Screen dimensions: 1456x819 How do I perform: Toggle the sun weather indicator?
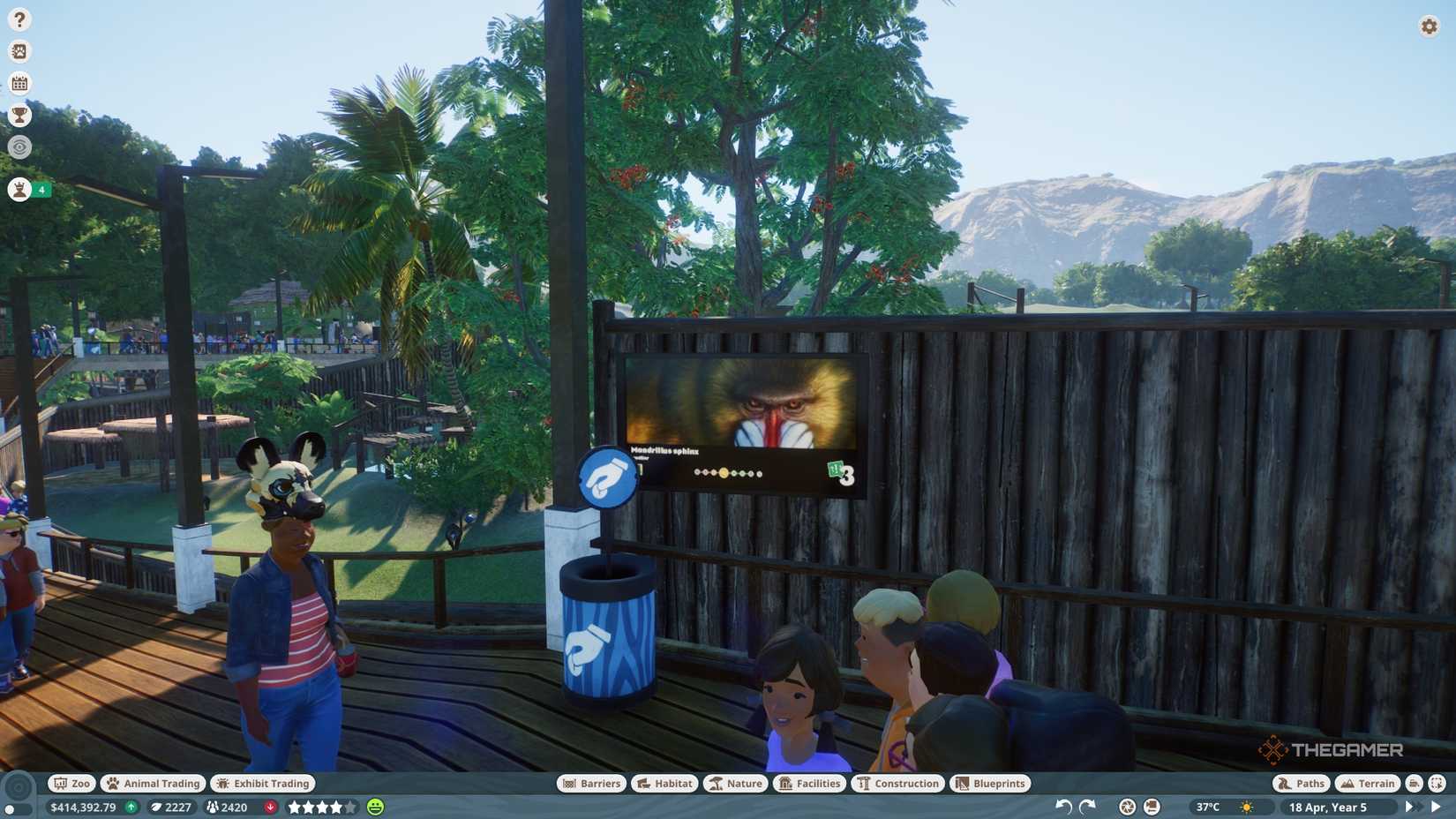(x=1246, y=806)
